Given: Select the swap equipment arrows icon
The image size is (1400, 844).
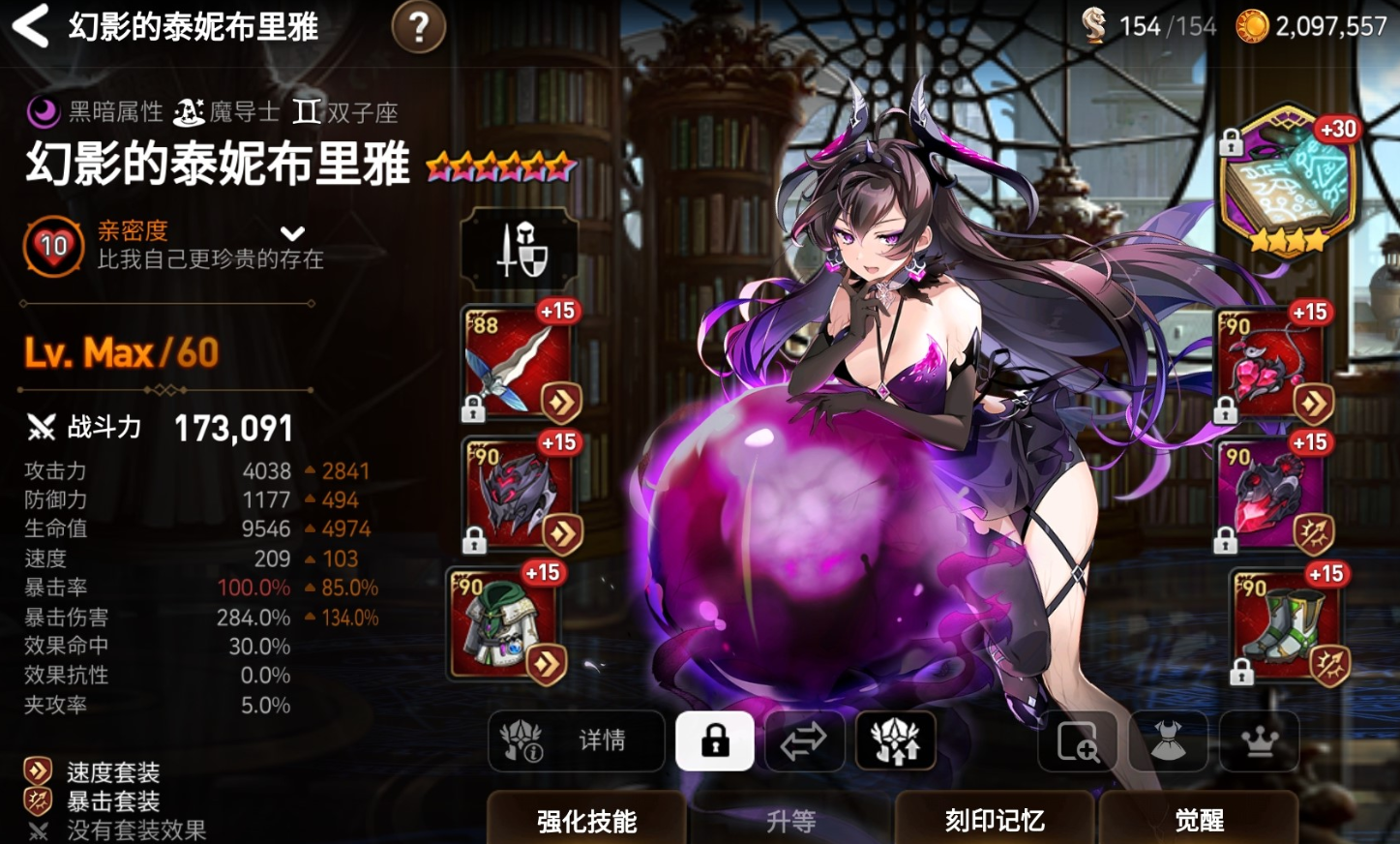Looking at the screenshot, I should [x=804, y=741].
